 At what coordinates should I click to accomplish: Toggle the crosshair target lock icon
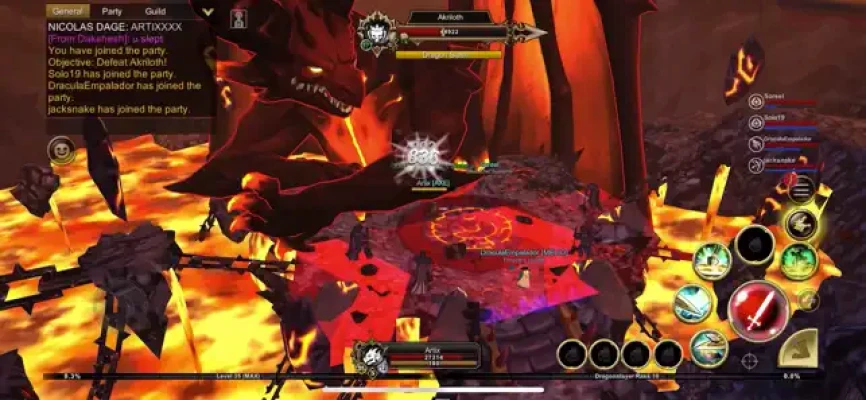(749, 361)
